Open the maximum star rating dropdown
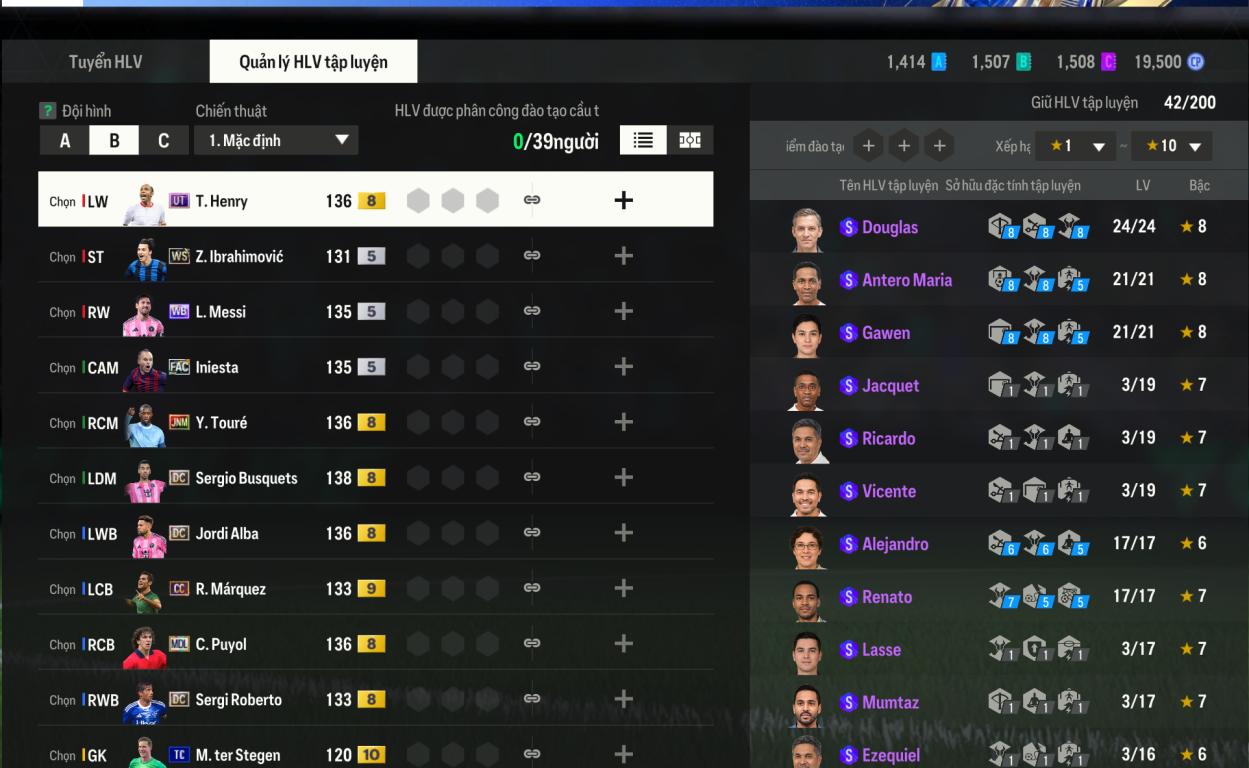This screenshot has width=1249, height=768. coord(1172,146)
